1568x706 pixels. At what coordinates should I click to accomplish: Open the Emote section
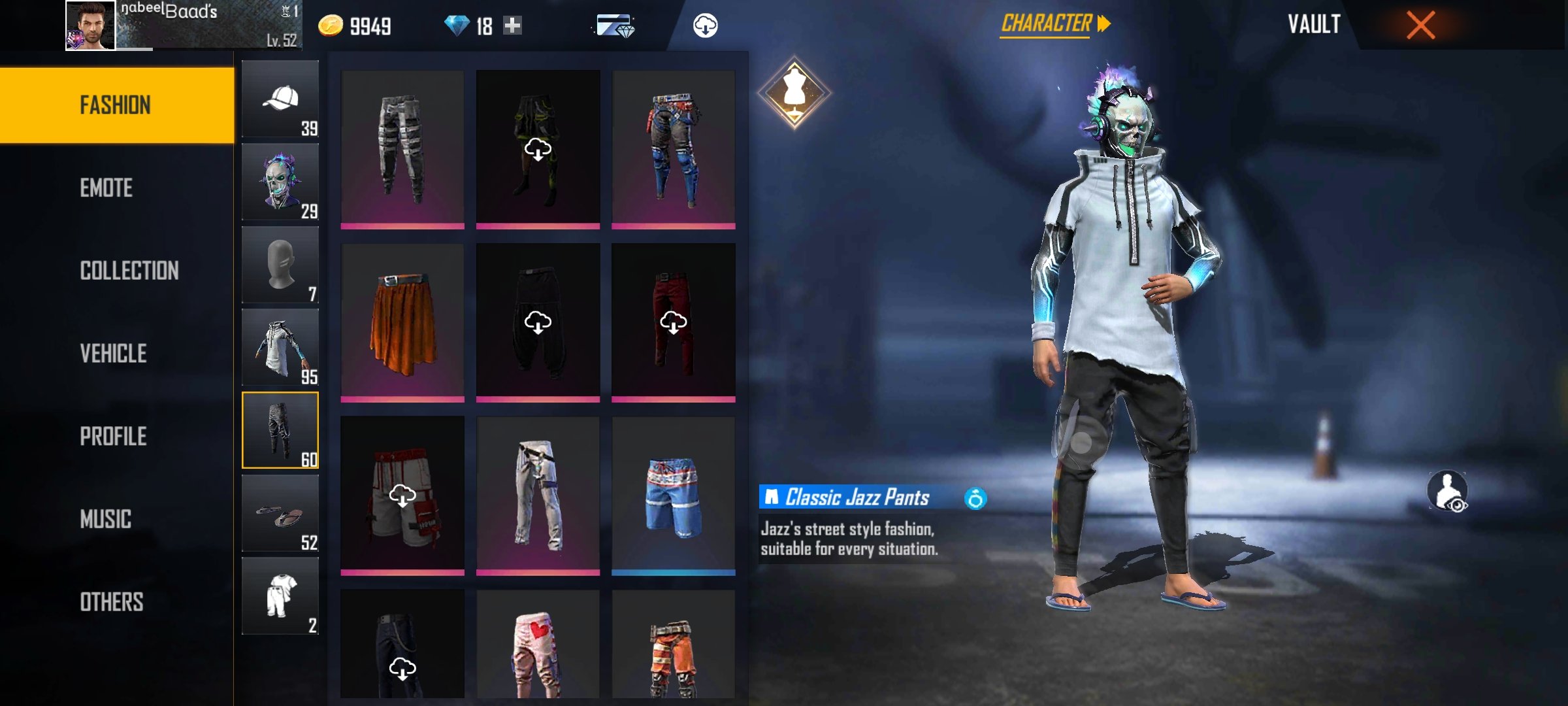coord(106,188)
